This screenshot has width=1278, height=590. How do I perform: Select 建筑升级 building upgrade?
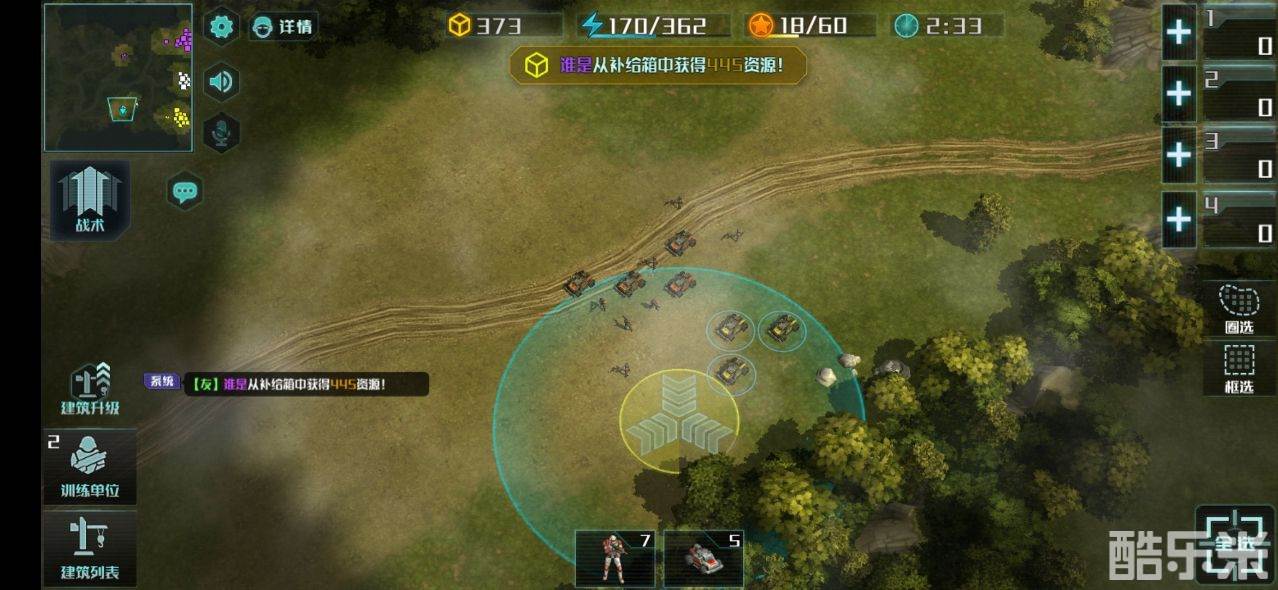point(90,390)
